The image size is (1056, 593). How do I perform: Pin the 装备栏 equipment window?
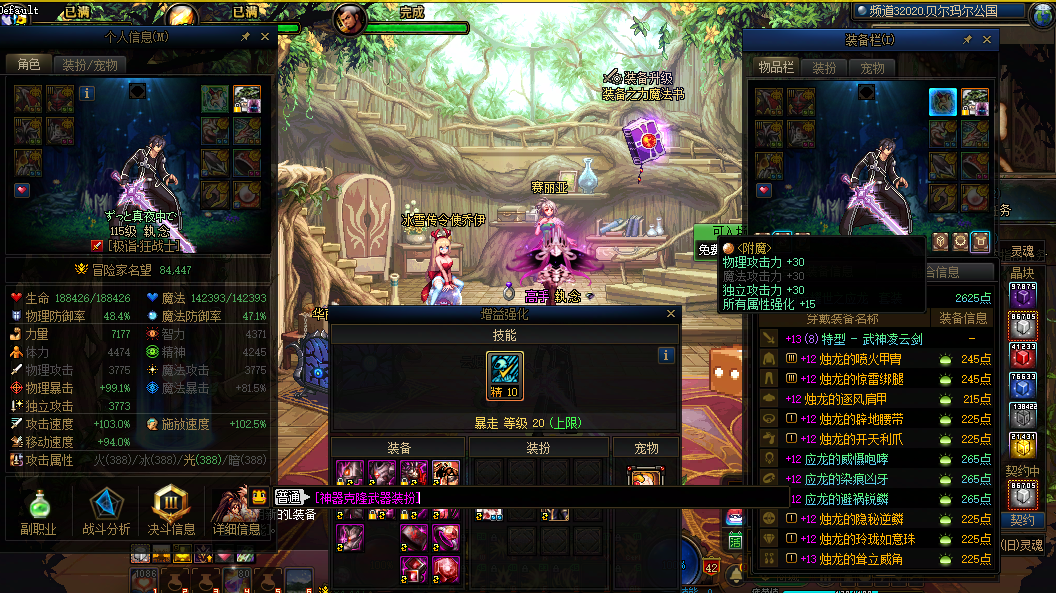coord(967,40)
